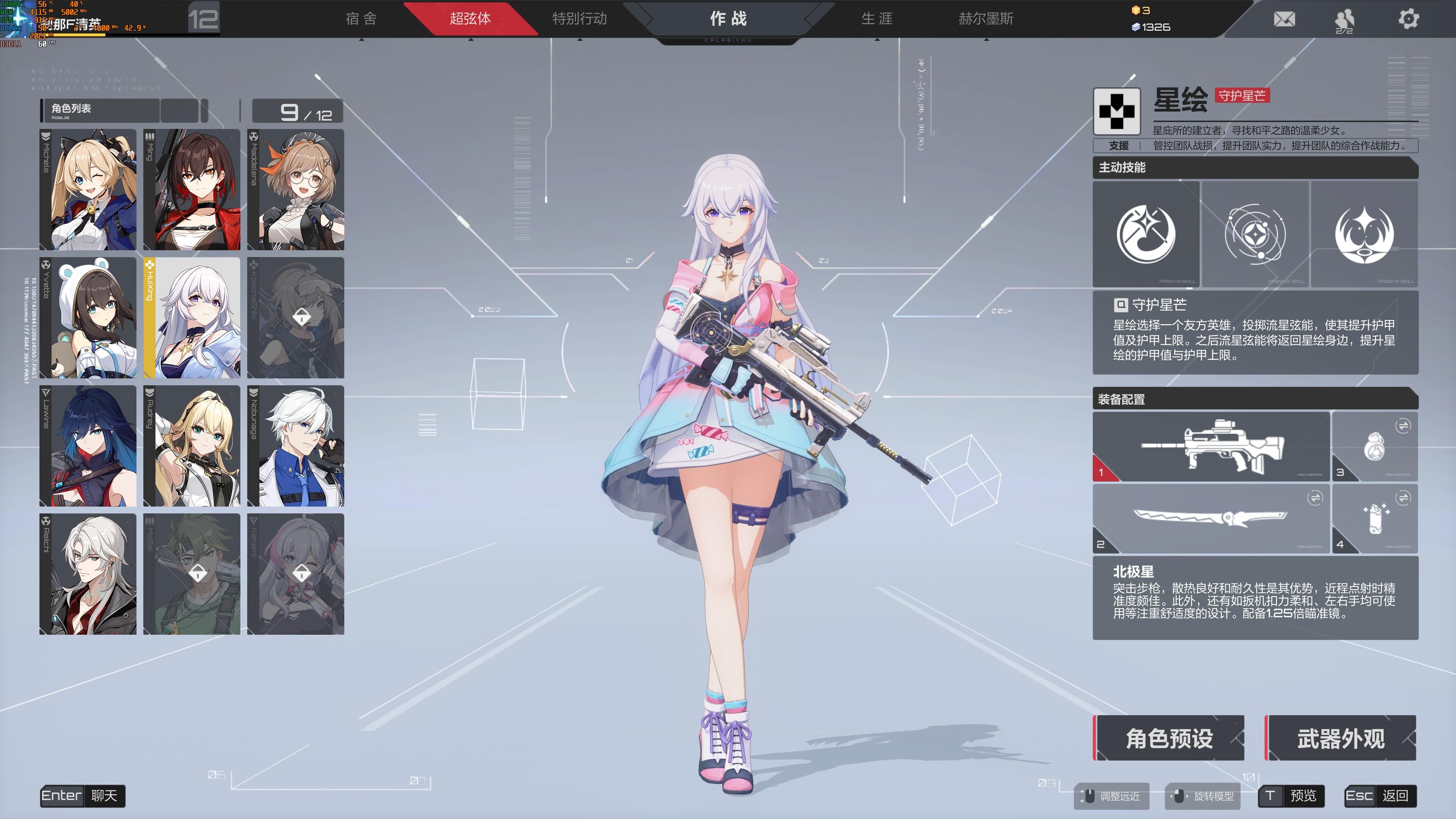Screen dimensions: 1456x819
Task: Select Michele's character portrait
Action: [88, 190]
